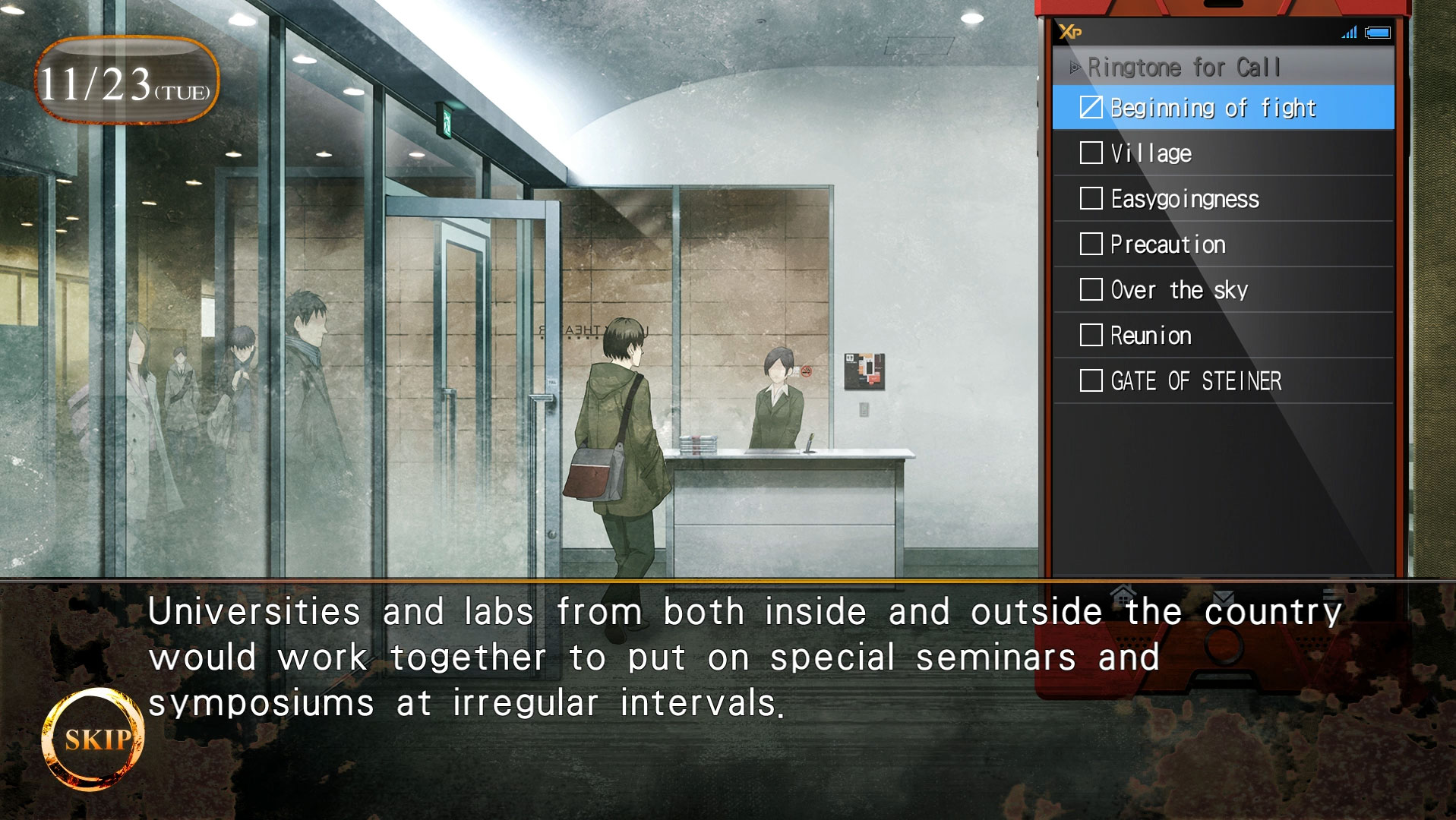Viewport: 1456px width, 820px height.
Task: Uncheck the Beginning of fight ringtone
Action: pyautogui.click(x=1091, y=107)
